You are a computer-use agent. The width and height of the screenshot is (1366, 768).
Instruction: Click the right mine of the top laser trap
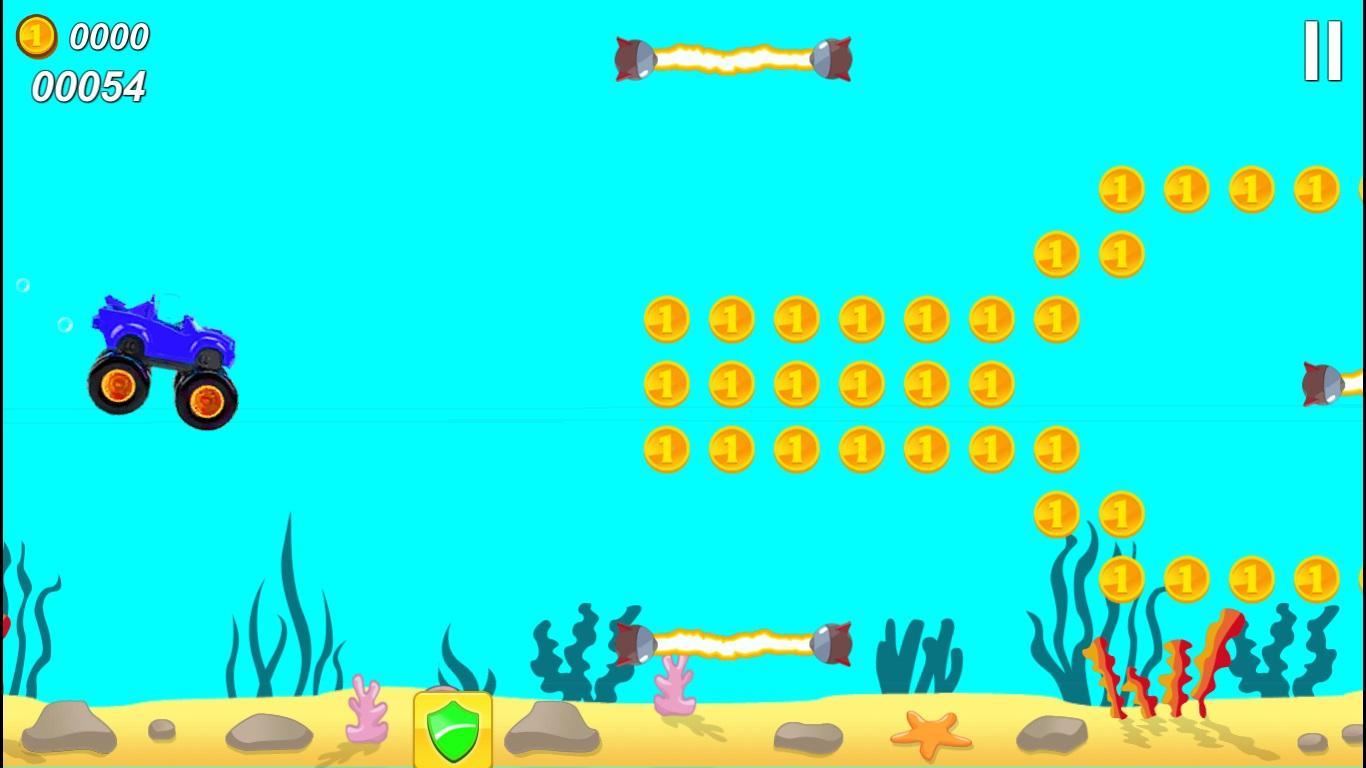pos(830,60)
